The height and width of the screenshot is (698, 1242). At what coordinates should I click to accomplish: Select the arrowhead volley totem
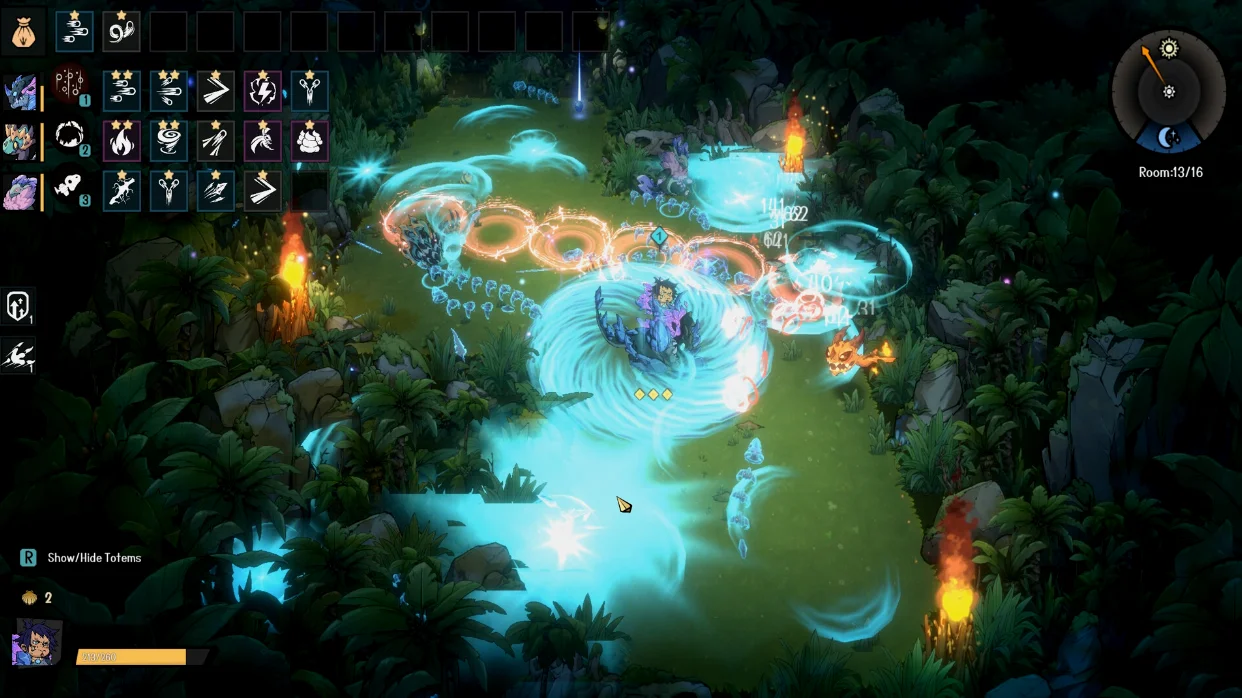coord(215,191)
